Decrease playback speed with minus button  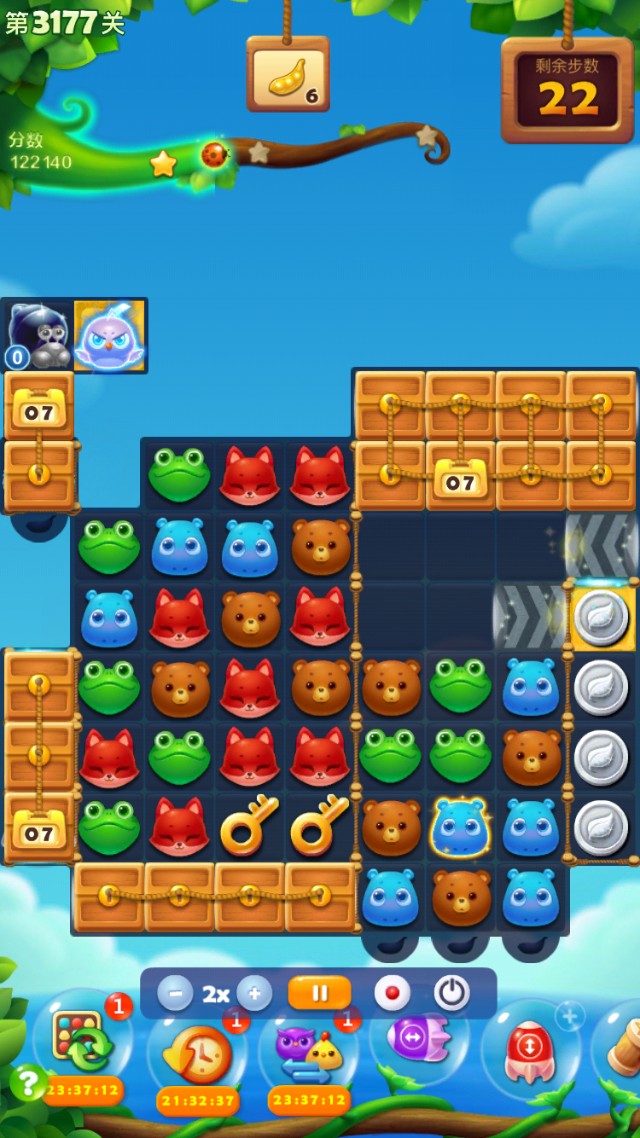point(175,994)
